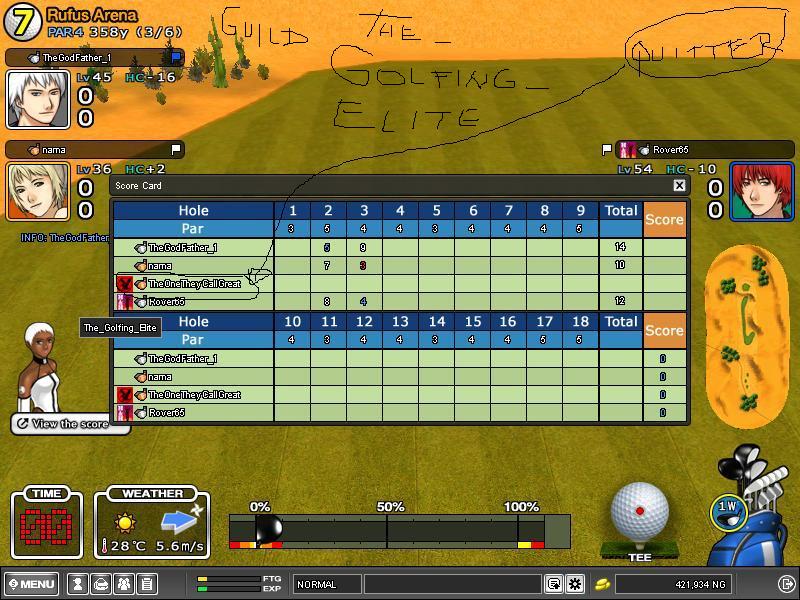Click the View the score button
Viewport: 800px width, 600px height.
click(x=70, y=424)
